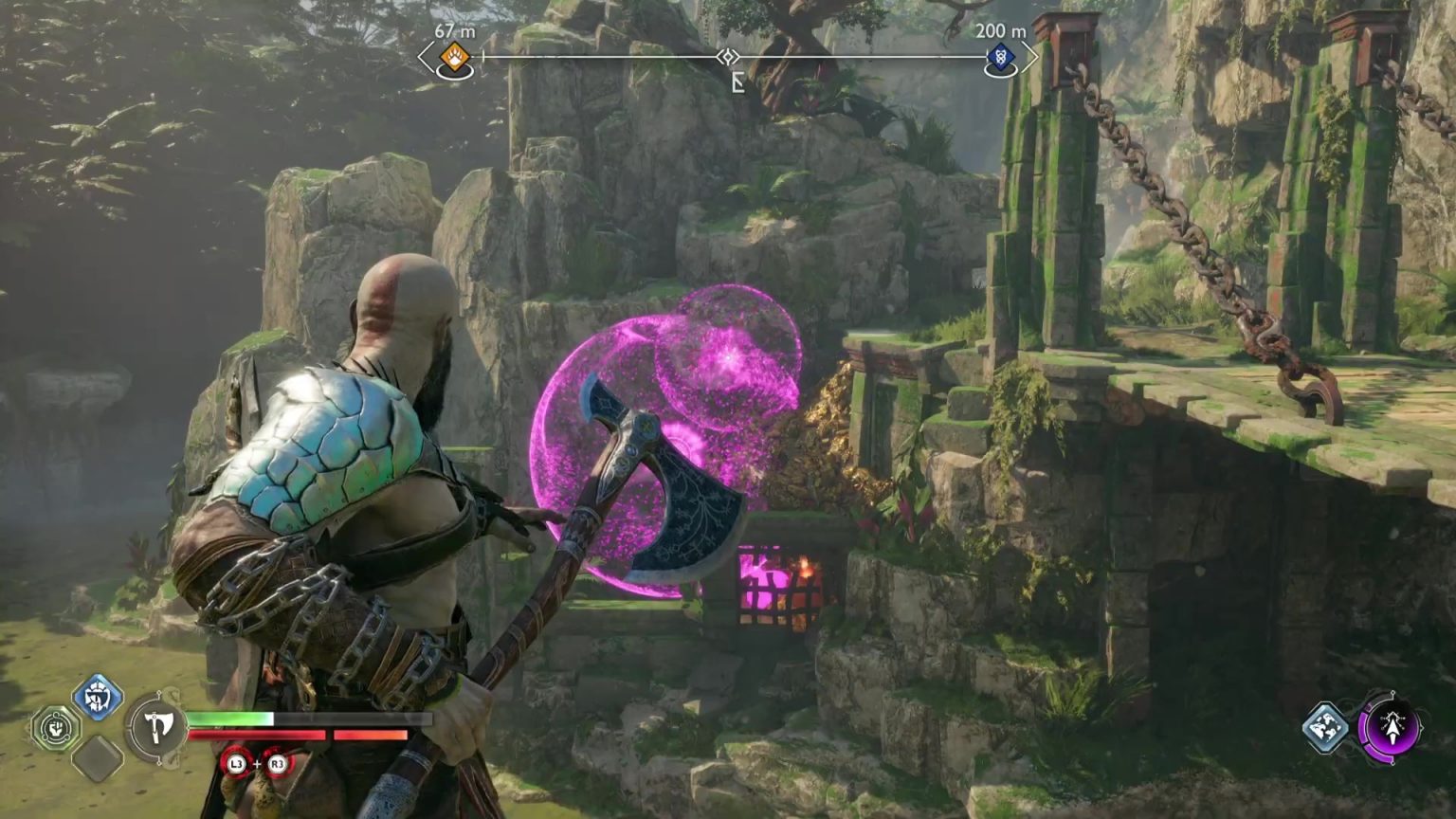Viewport: 1456px width, 819px height.
Task: Select the green octagonal buff icon
Action: (x=55, y=727)
